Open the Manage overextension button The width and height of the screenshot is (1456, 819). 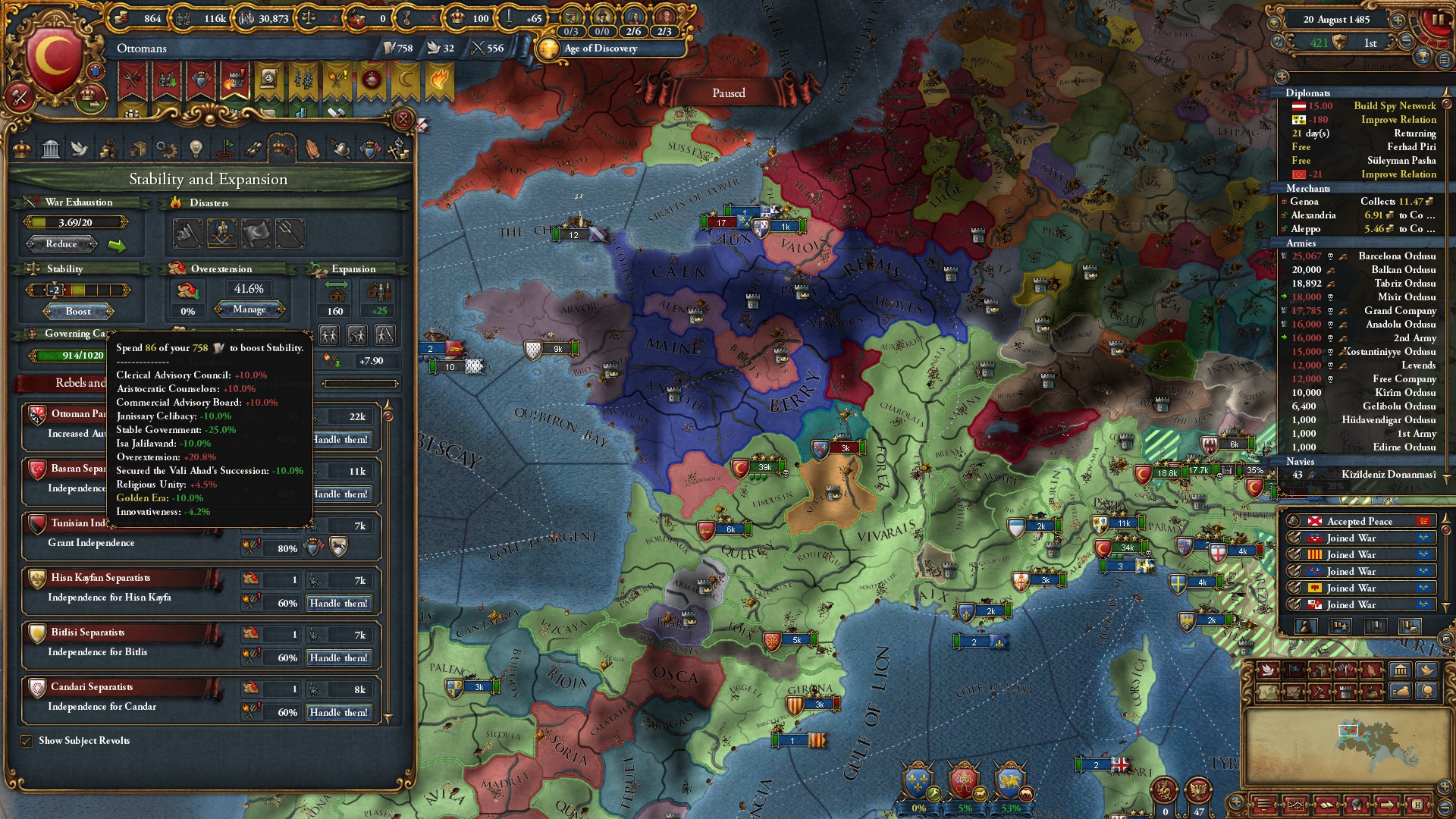point(249,309)
